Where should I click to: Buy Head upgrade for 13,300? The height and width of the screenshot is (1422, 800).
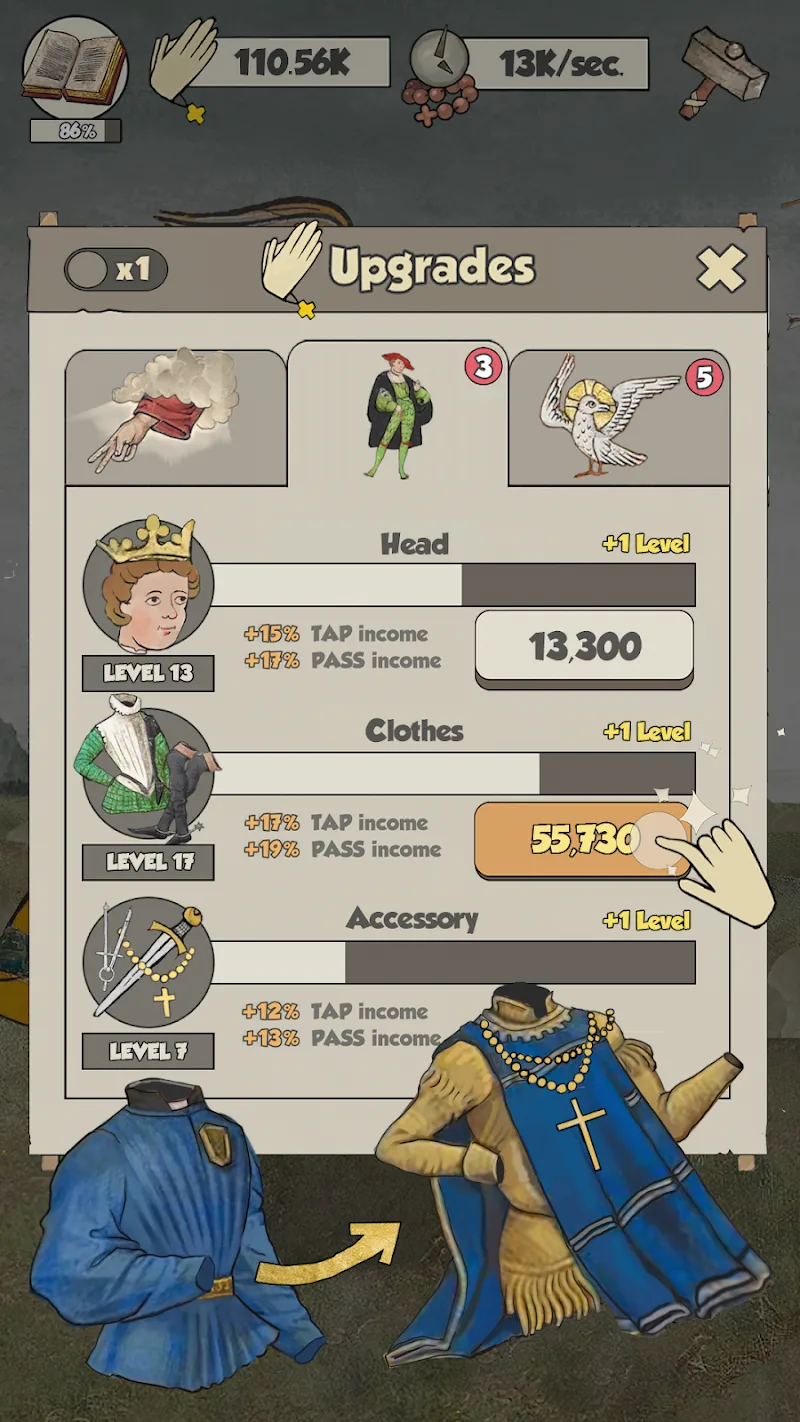584,647
